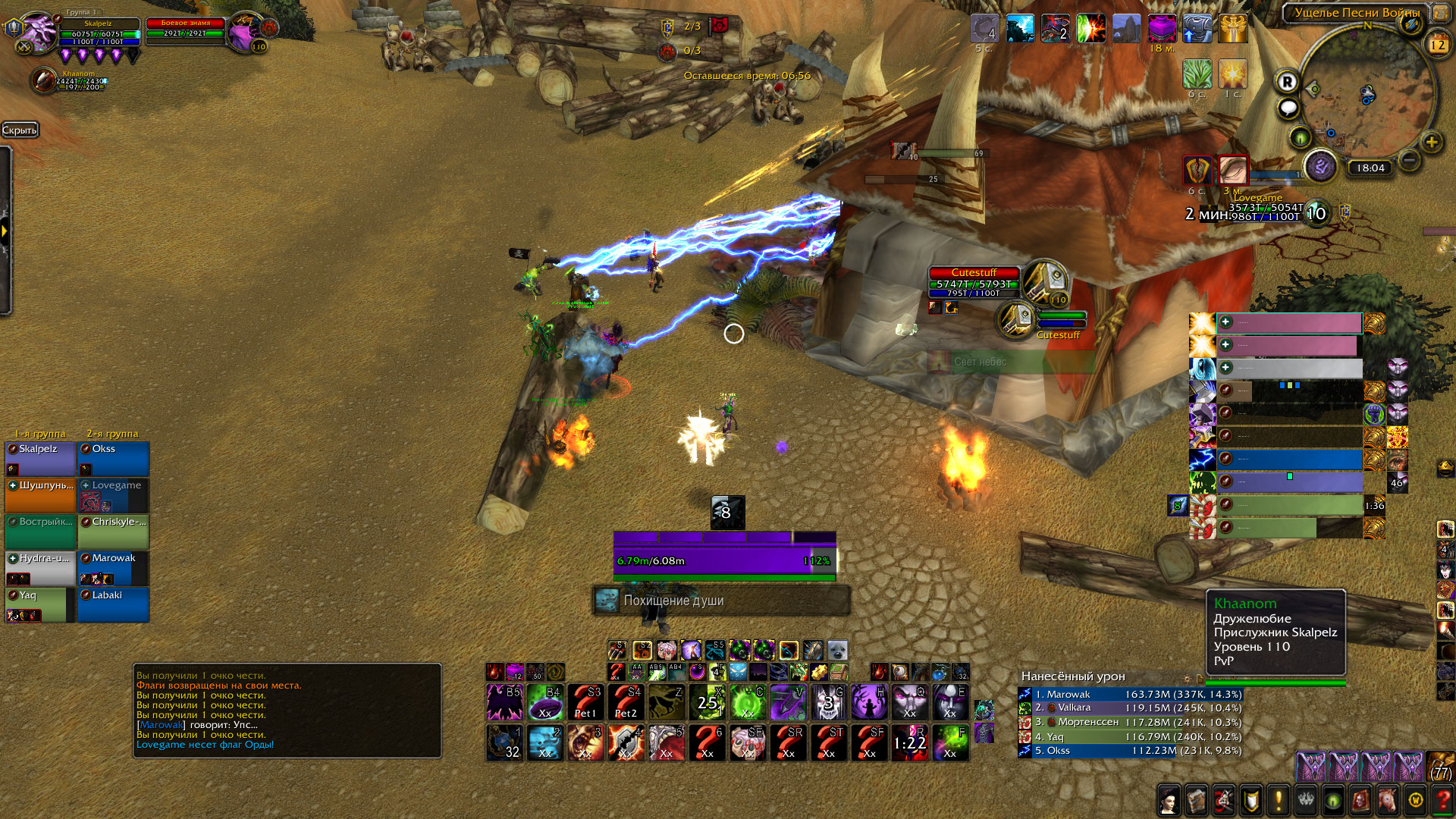Viewport: 1456px width, 819px height.
Task: Open the white seal icon slot
Action: (837, 651)
